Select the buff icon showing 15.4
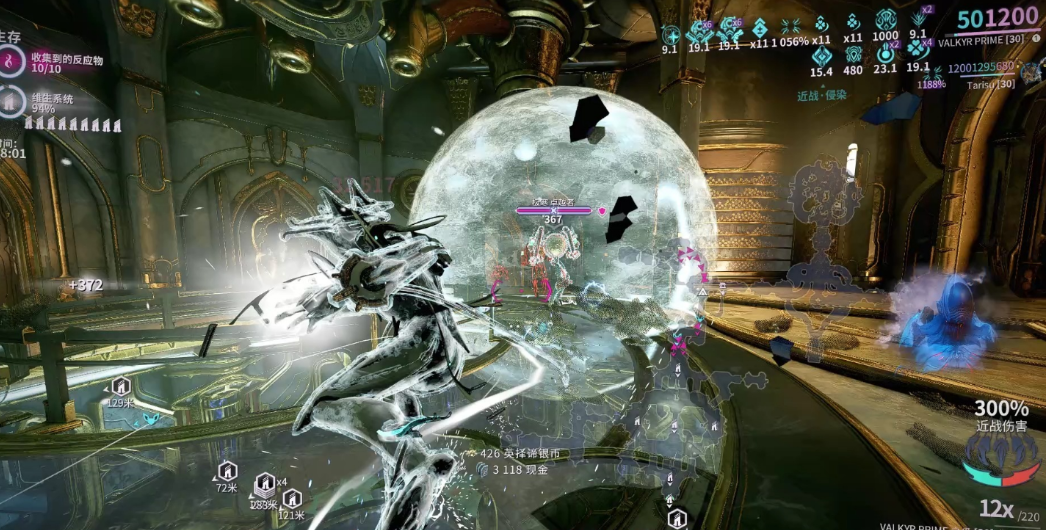The height and width of the screenshot is (530, 1046). coord(821,55)
